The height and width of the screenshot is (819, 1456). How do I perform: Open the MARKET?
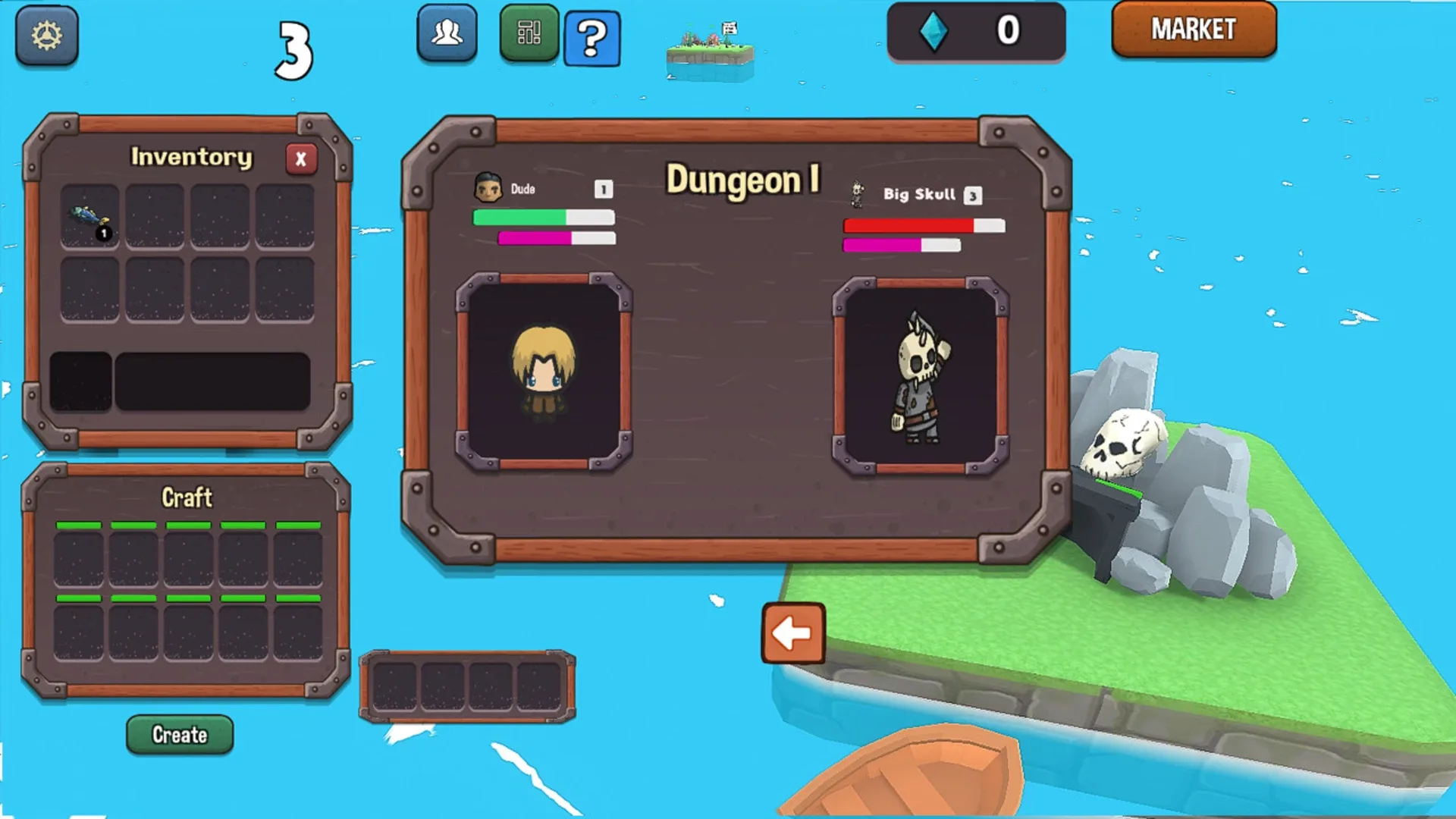[1194, 30]
